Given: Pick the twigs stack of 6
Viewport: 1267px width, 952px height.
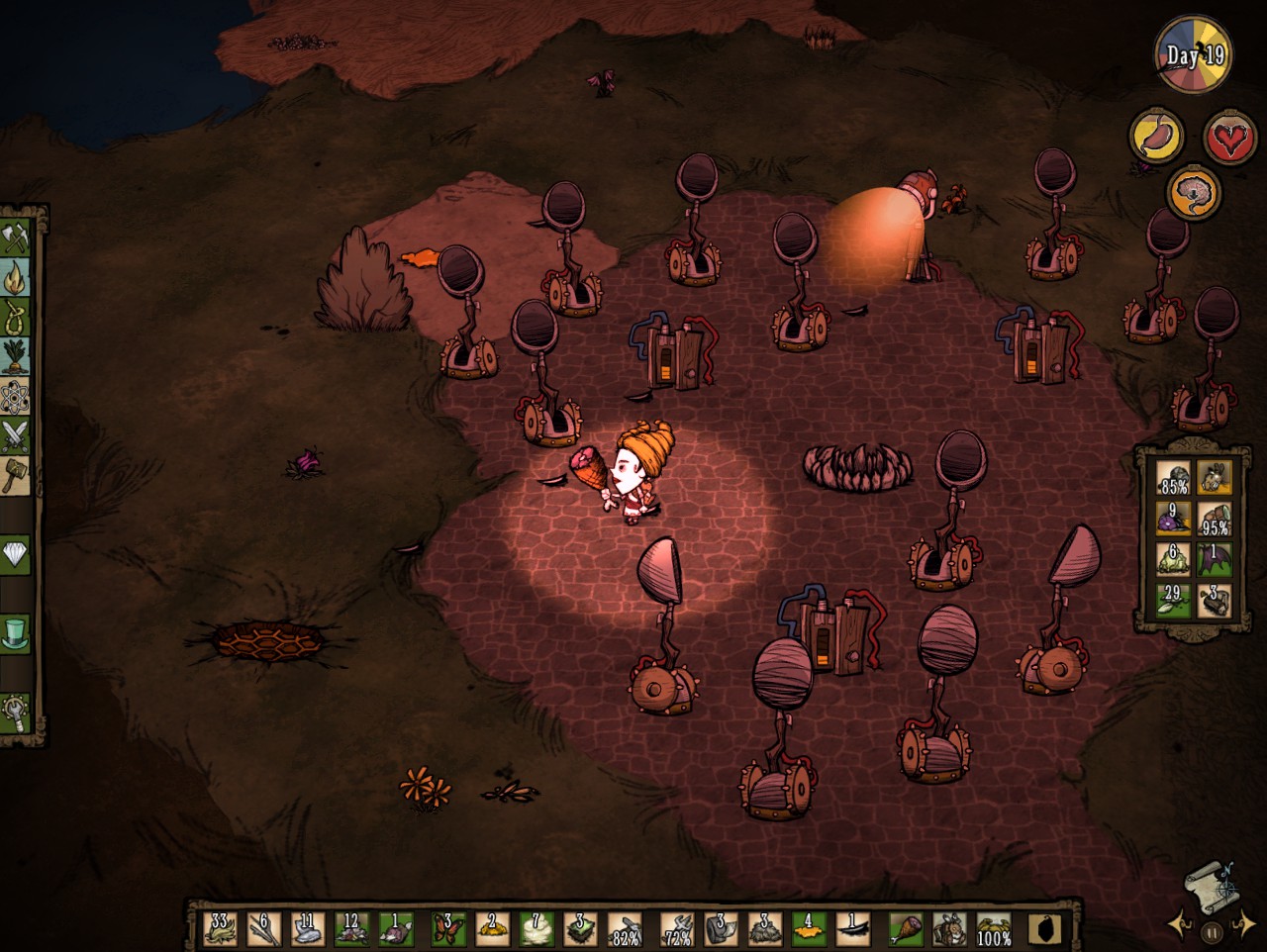Looking at the screenshot, I should pyautogui.click(x=263, y=929).
